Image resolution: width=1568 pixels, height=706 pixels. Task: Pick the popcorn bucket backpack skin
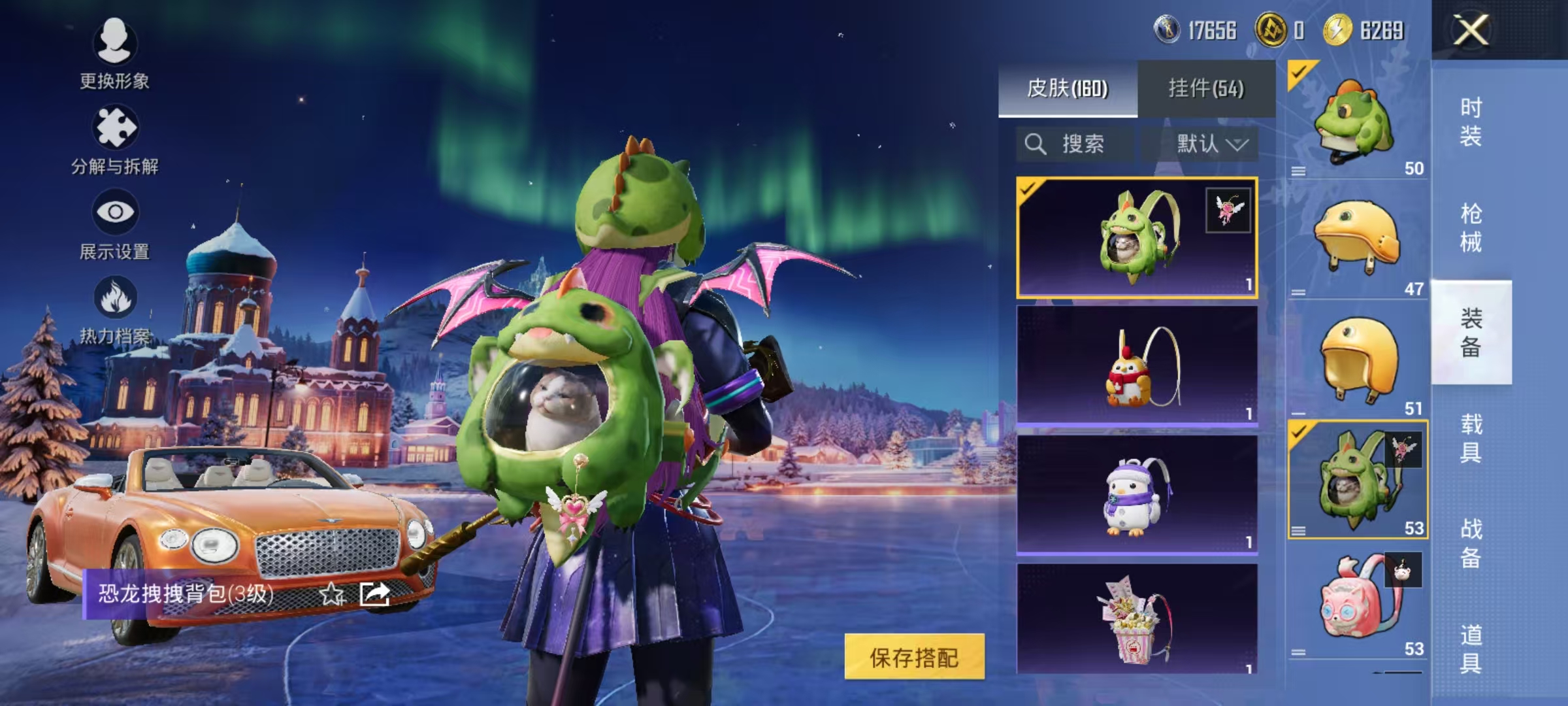click(1137, 619)
